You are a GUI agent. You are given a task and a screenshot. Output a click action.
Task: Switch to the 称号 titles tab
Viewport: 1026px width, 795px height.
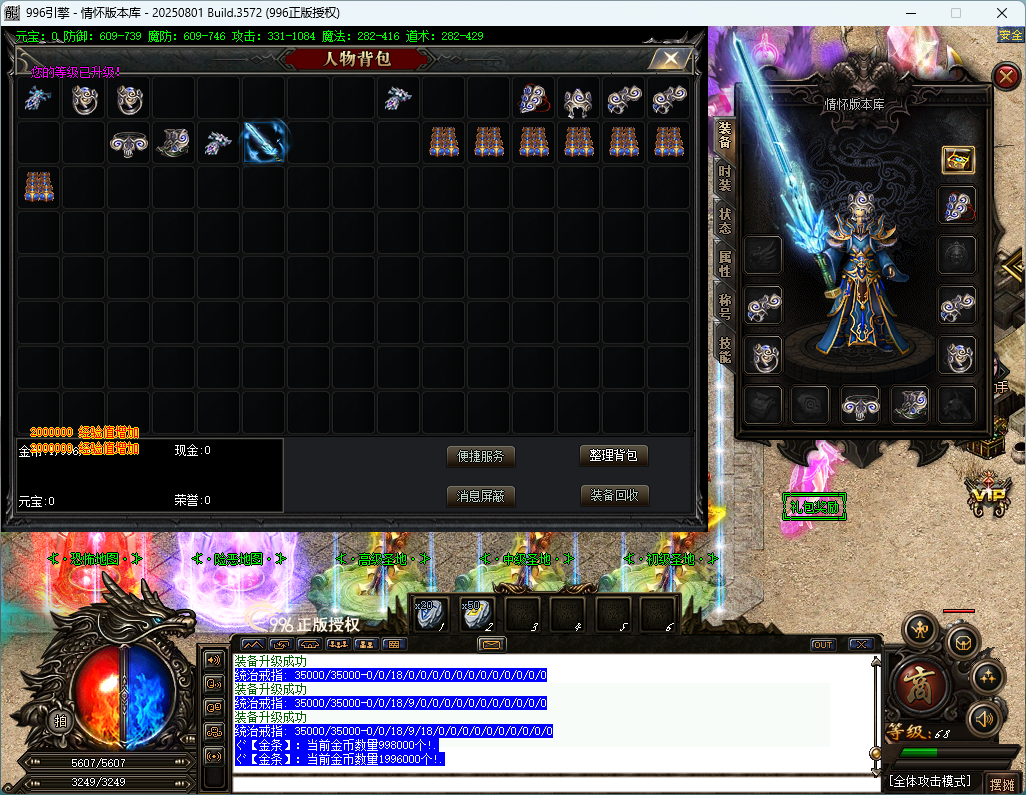(724, 307)
